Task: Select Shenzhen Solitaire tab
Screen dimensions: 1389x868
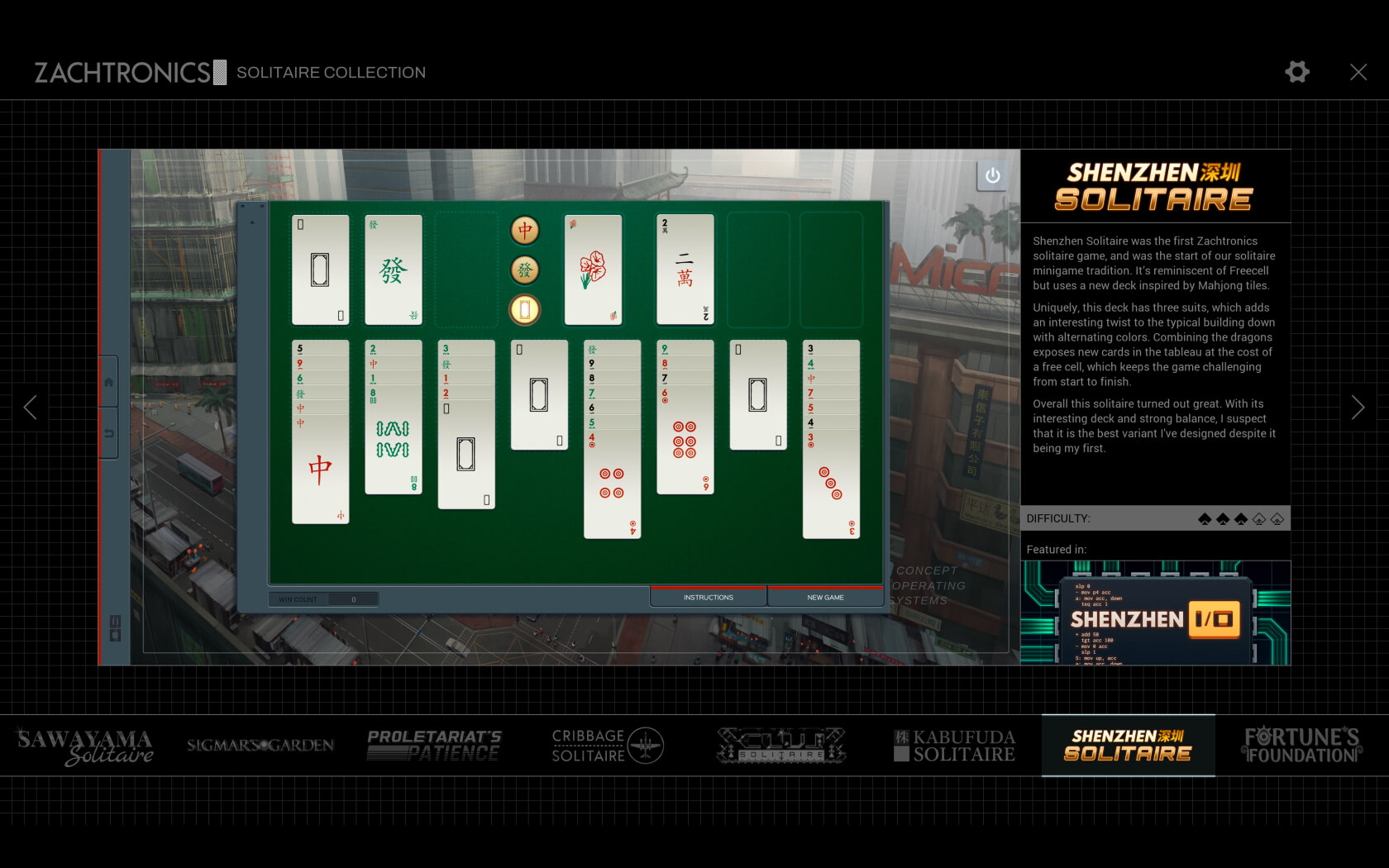Action: (1128, 746)
